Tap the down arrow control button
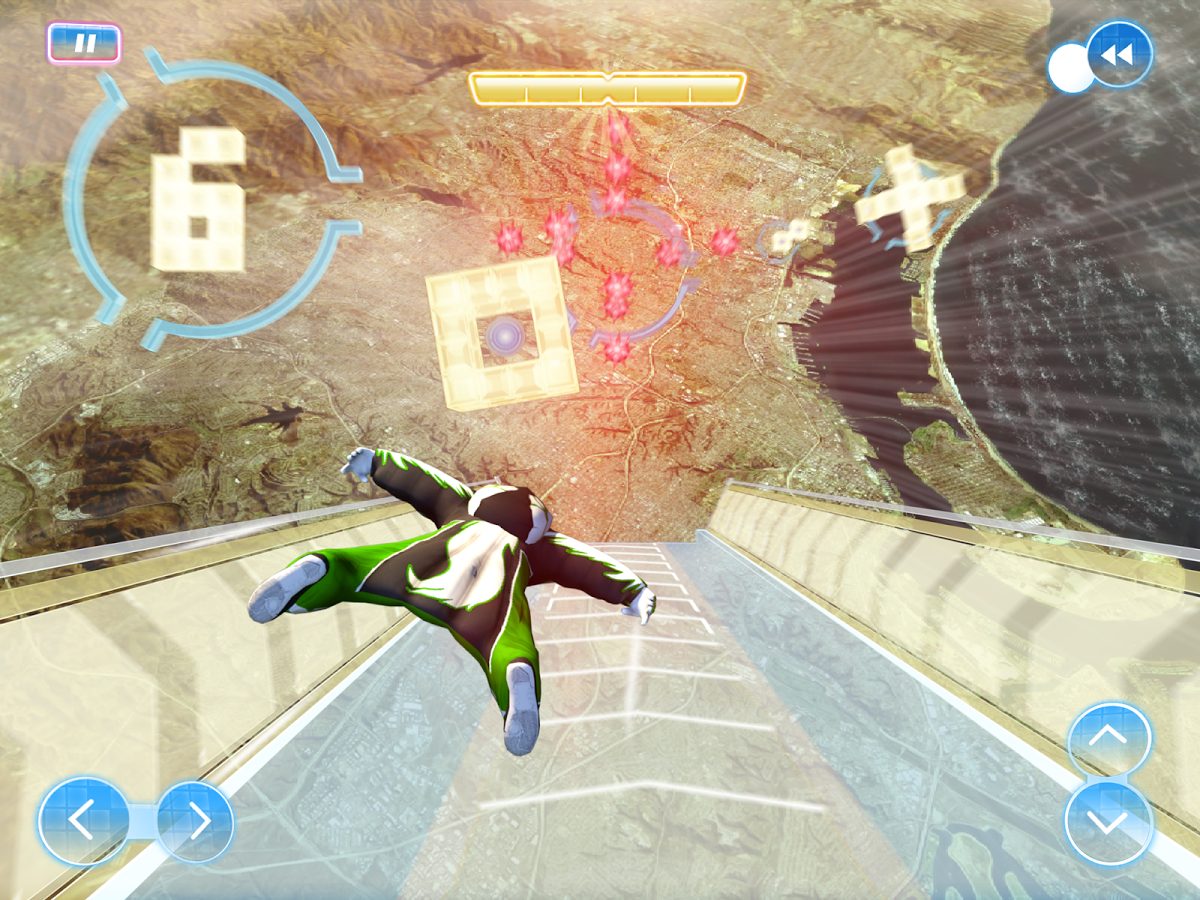This screenshot has height=900, width=1200. [x=1109, y=823]
